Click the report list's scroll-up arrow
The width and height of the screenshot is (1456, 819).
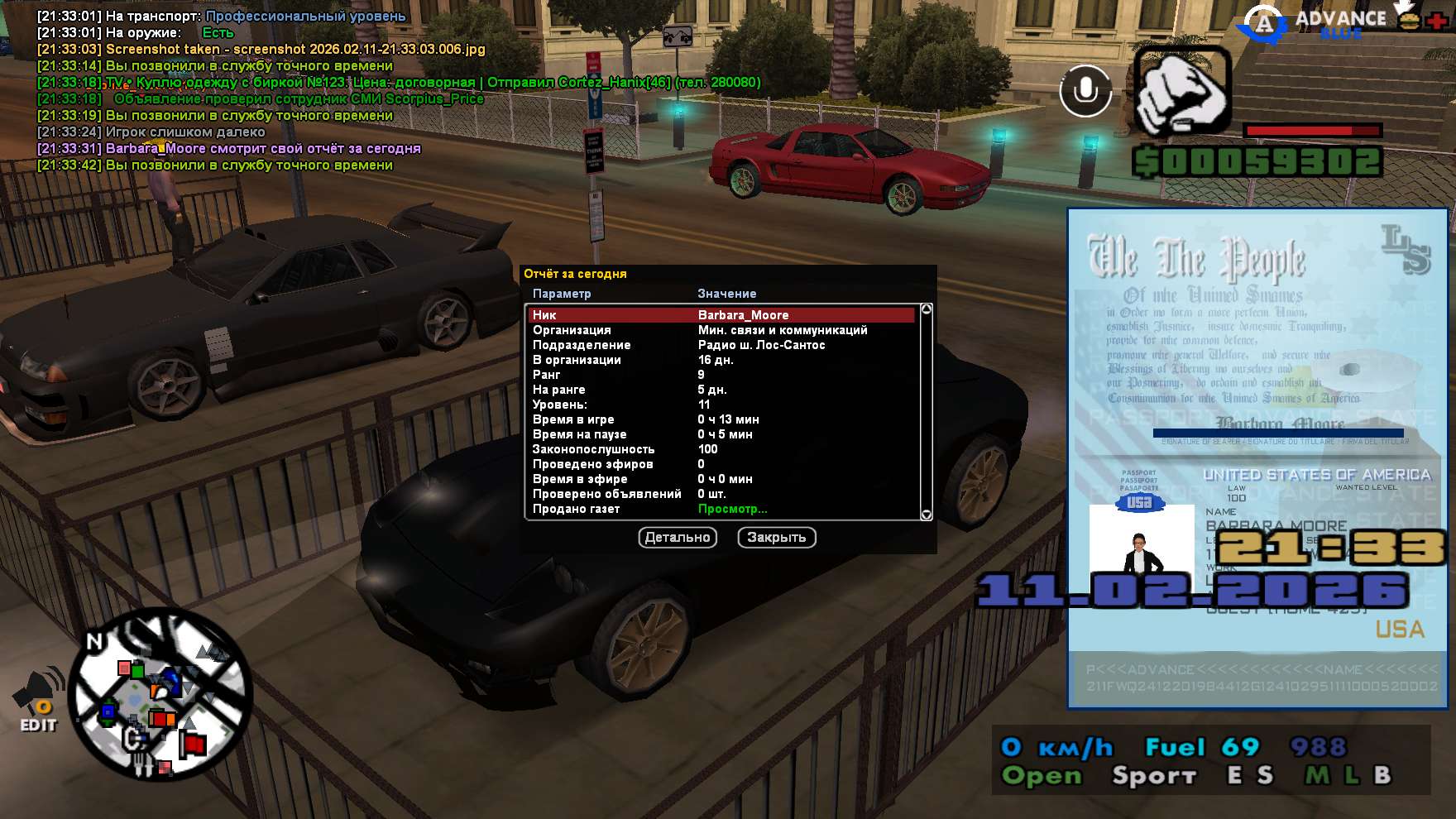pyautogui.click(x=927, y=309)
